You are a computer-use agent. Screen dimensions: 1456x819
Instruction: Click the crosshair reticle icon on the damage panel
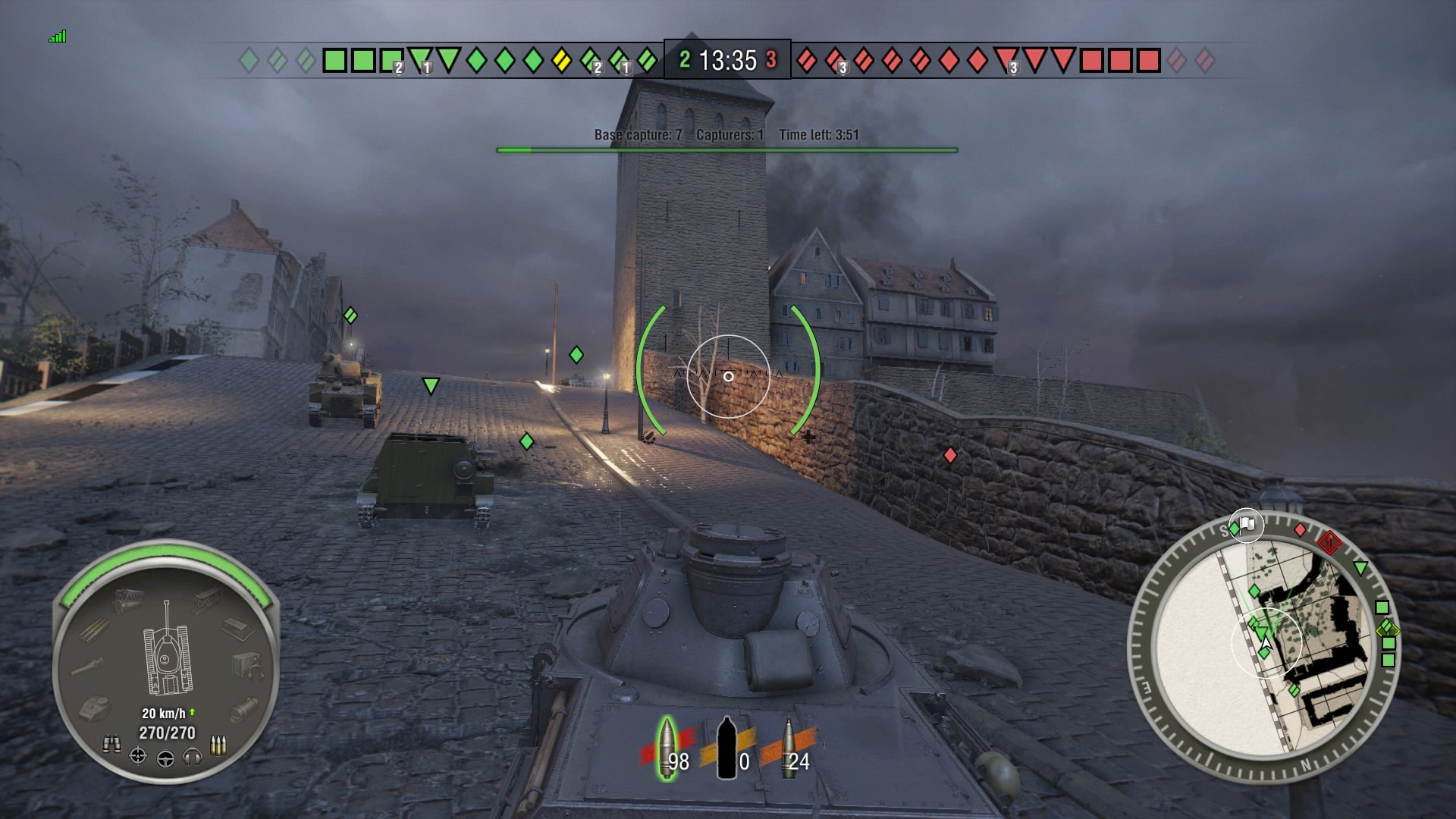[x=136, y=756]
